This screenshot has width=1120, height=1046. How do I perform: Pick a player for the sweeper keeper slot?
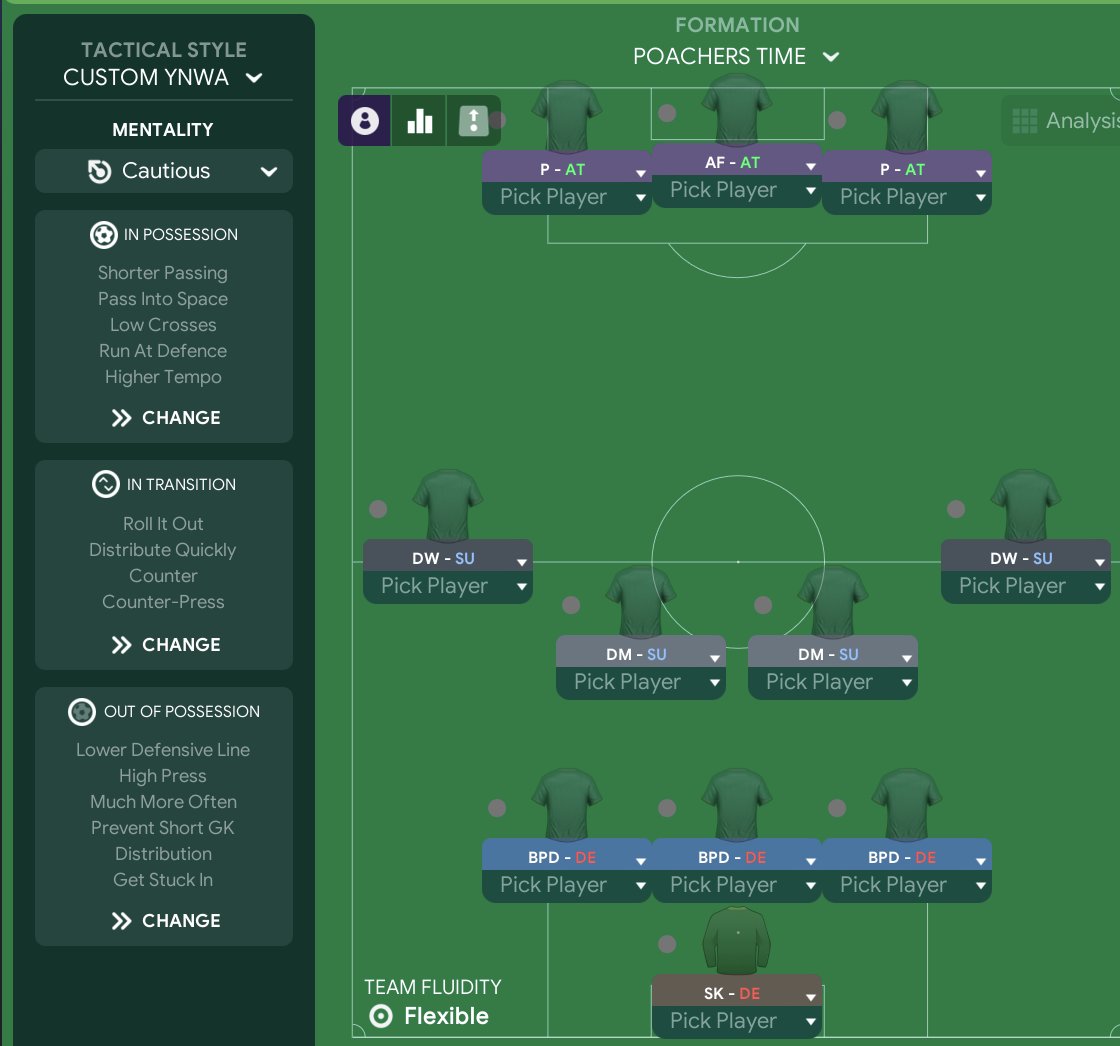[x=736, y=1021]
